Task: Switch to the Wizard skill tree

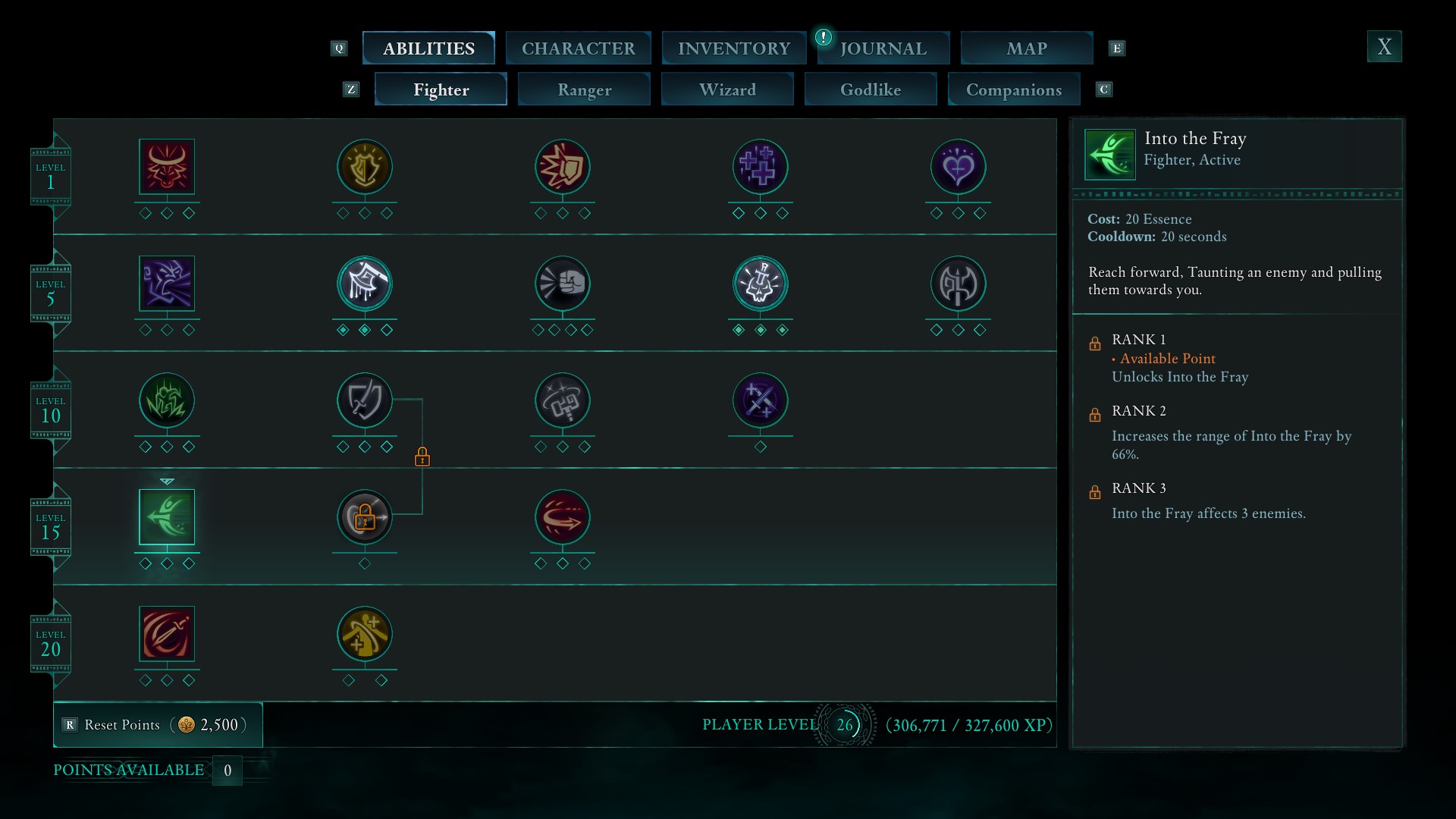Action: pos(727,89)
